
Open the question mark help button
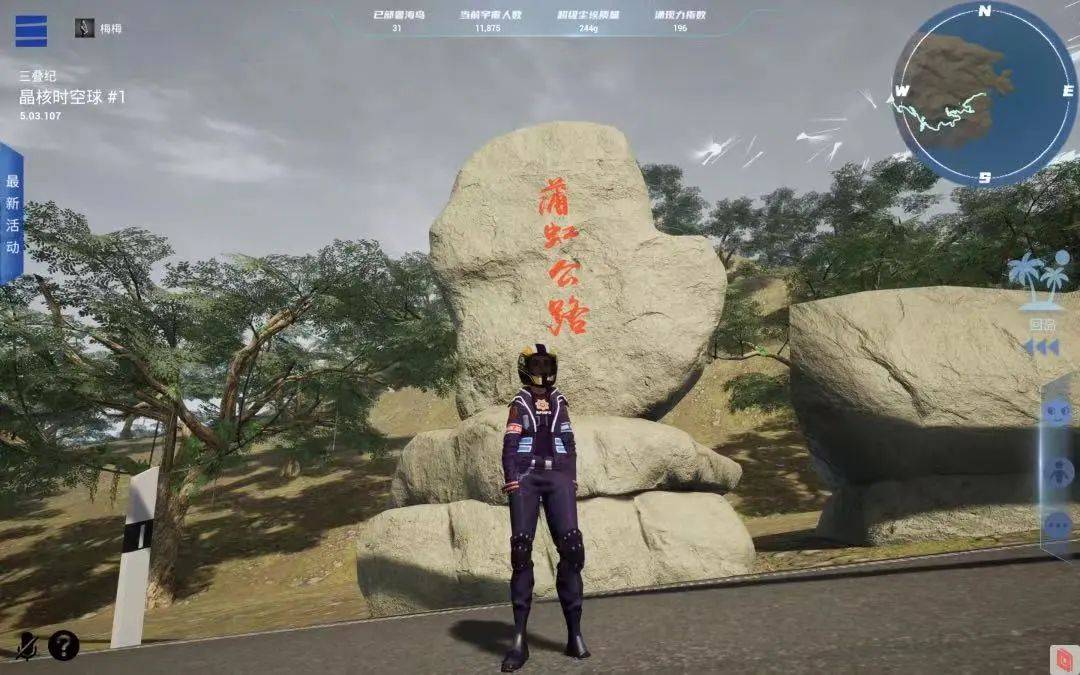(64, 646)
